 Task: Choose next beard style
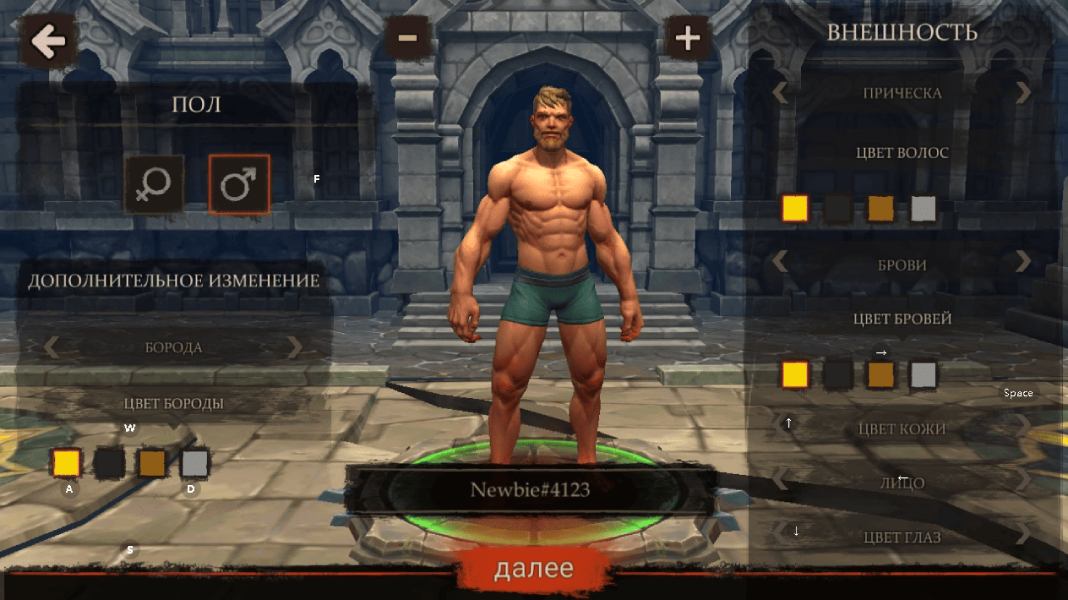[294, 347]
